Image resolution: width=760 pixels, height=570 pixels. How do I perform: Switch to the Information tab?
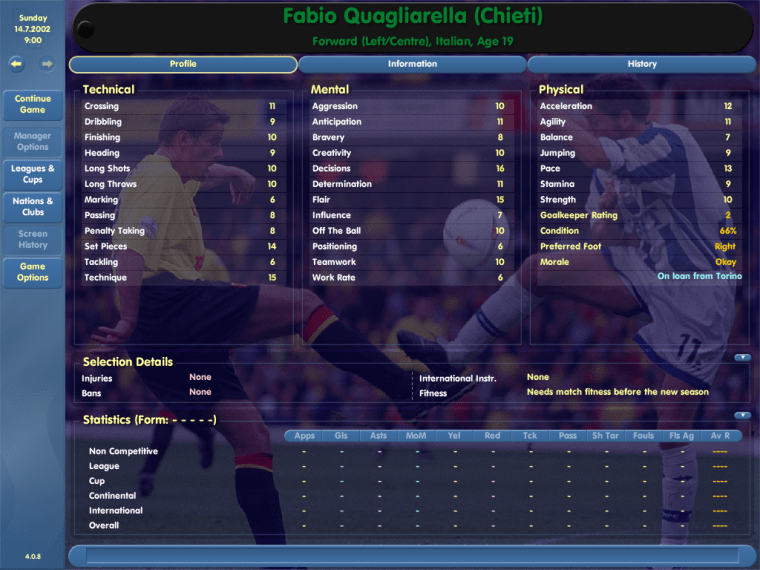click(412, 64)
